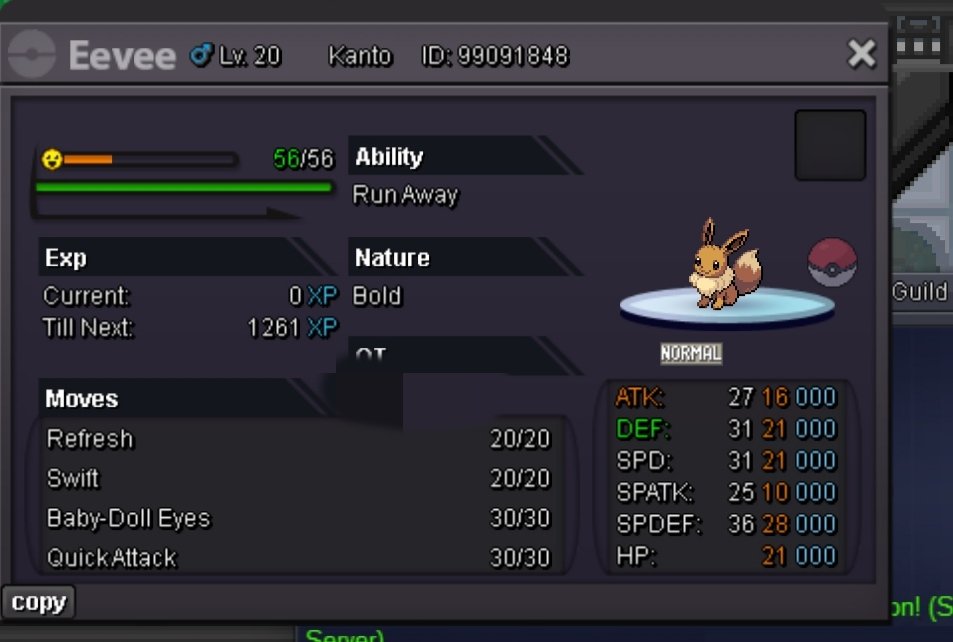Close the Eevee summary window

point(861,54)
